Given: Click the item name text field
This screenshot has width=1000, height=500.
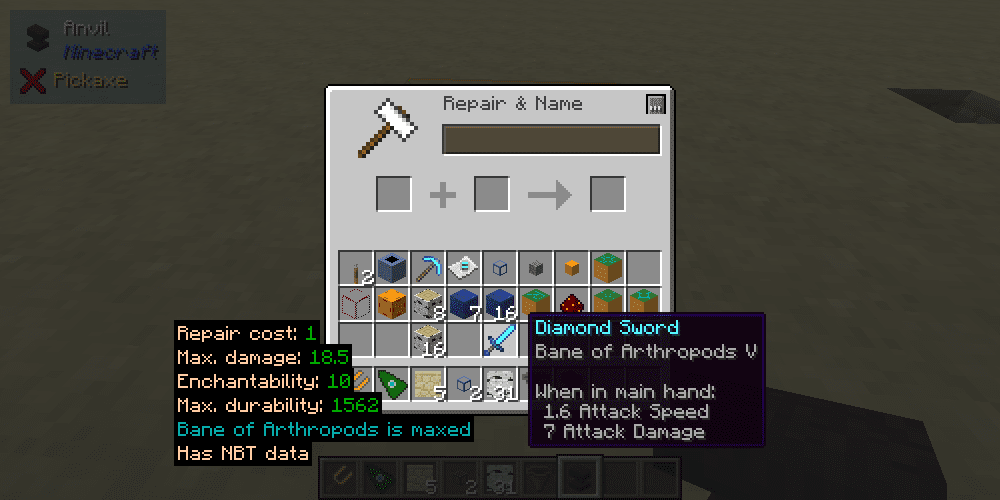Looking at the screenshot, I should click(x=551, y=140).
